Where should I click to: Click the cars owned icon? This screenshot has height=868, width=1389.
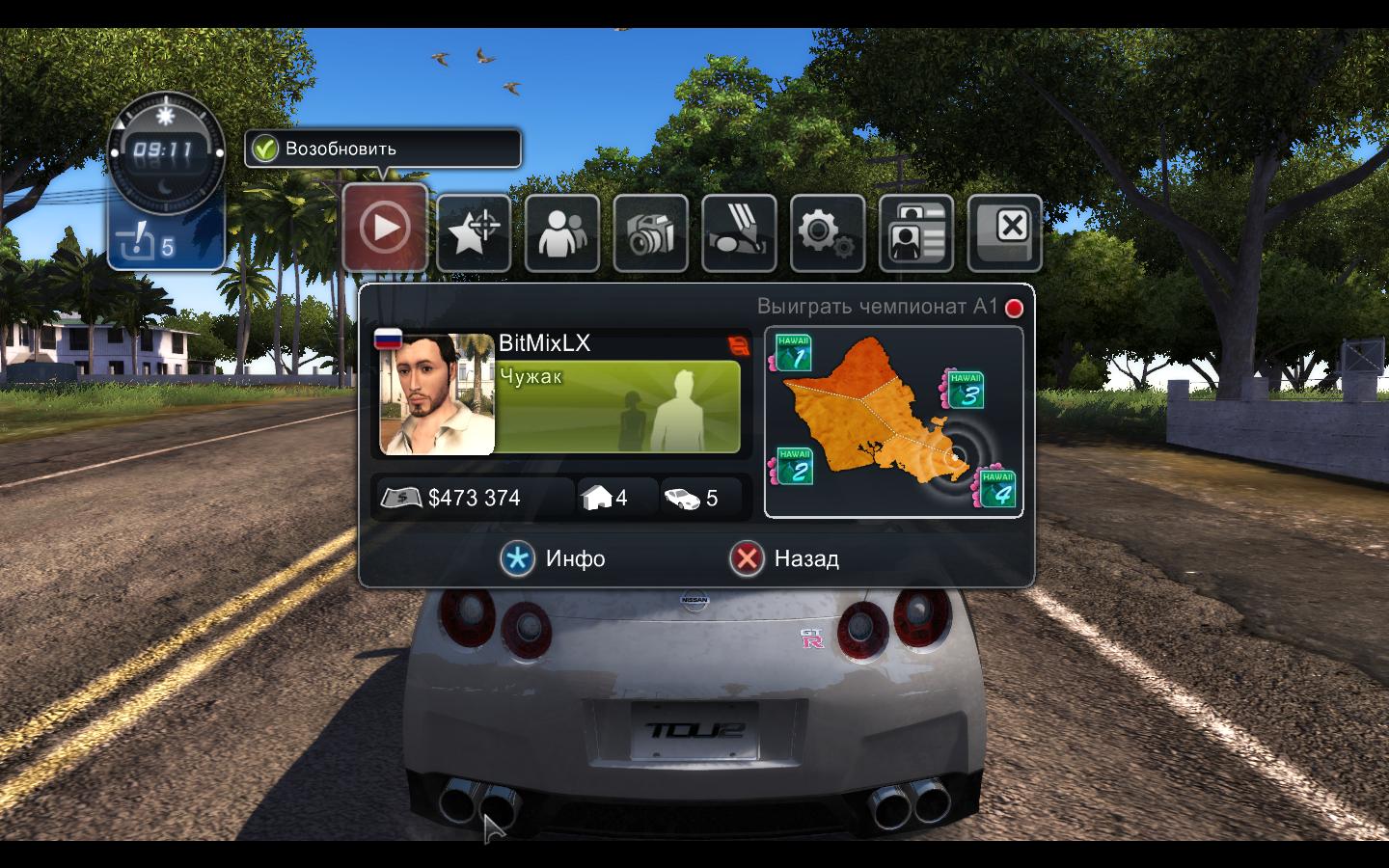tap(682, 498)
